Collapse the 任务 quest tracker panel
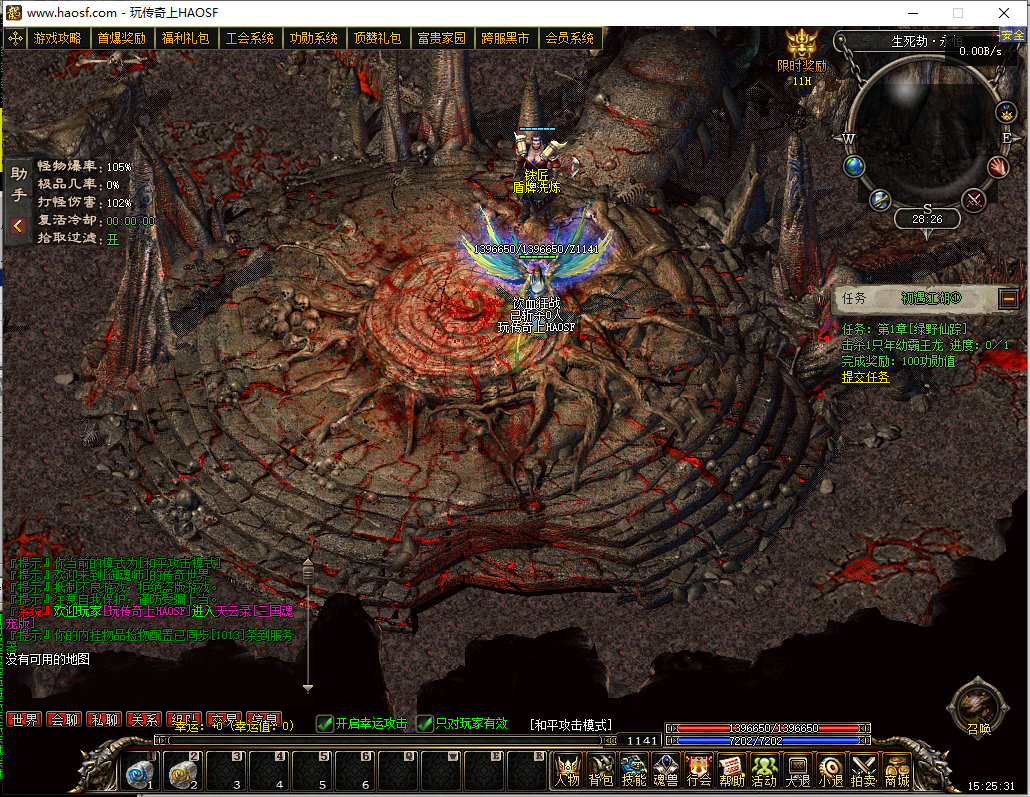Viewport: 1030px width, 797px height. point(1008,298)
